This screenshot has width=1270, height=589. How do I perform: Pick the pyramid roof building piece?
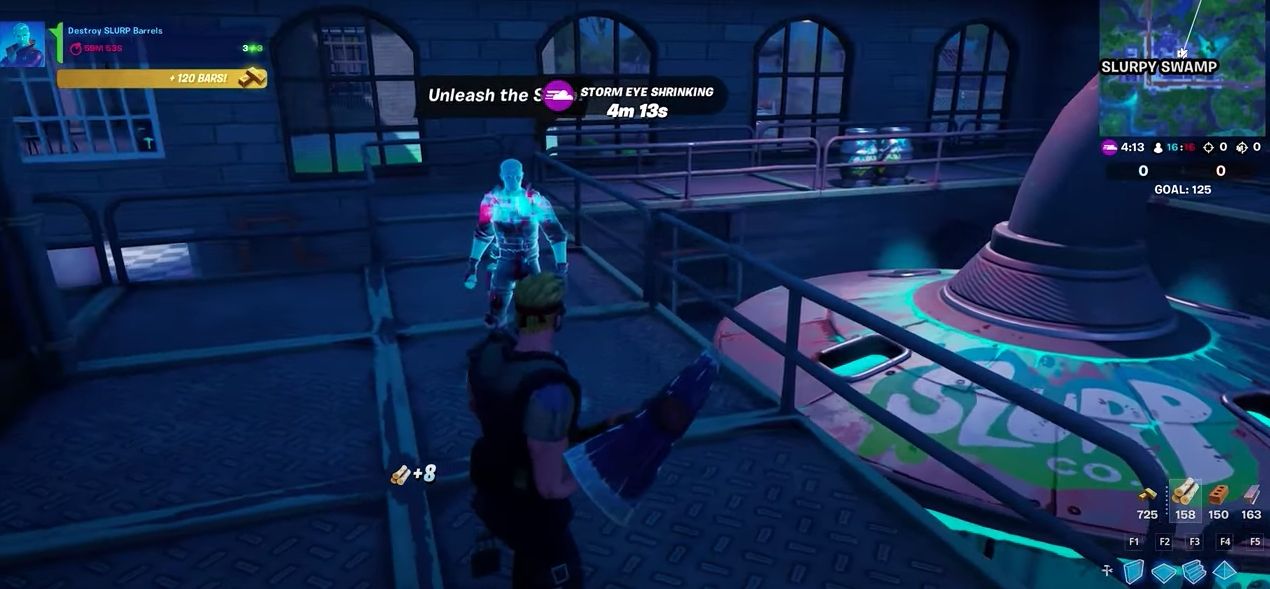coord(1225,572)
